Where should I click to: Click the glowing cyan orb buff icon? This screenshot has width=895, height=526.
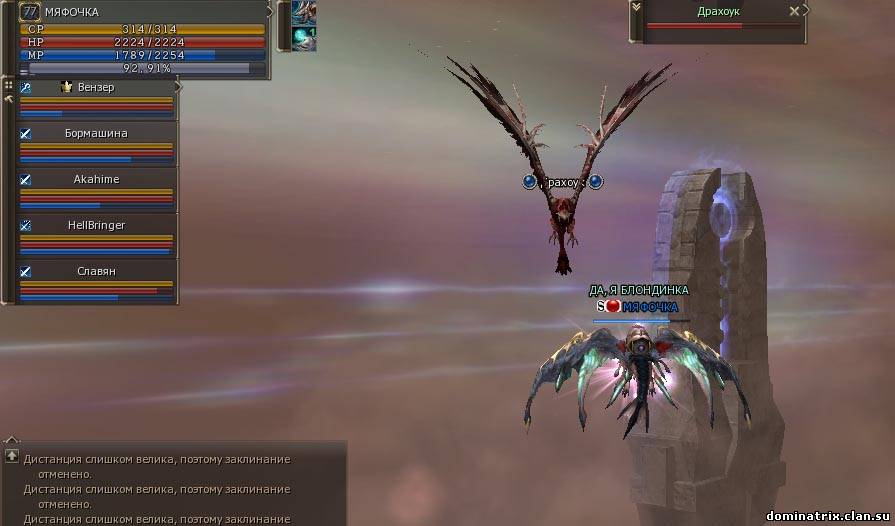(x=304, y=38)
